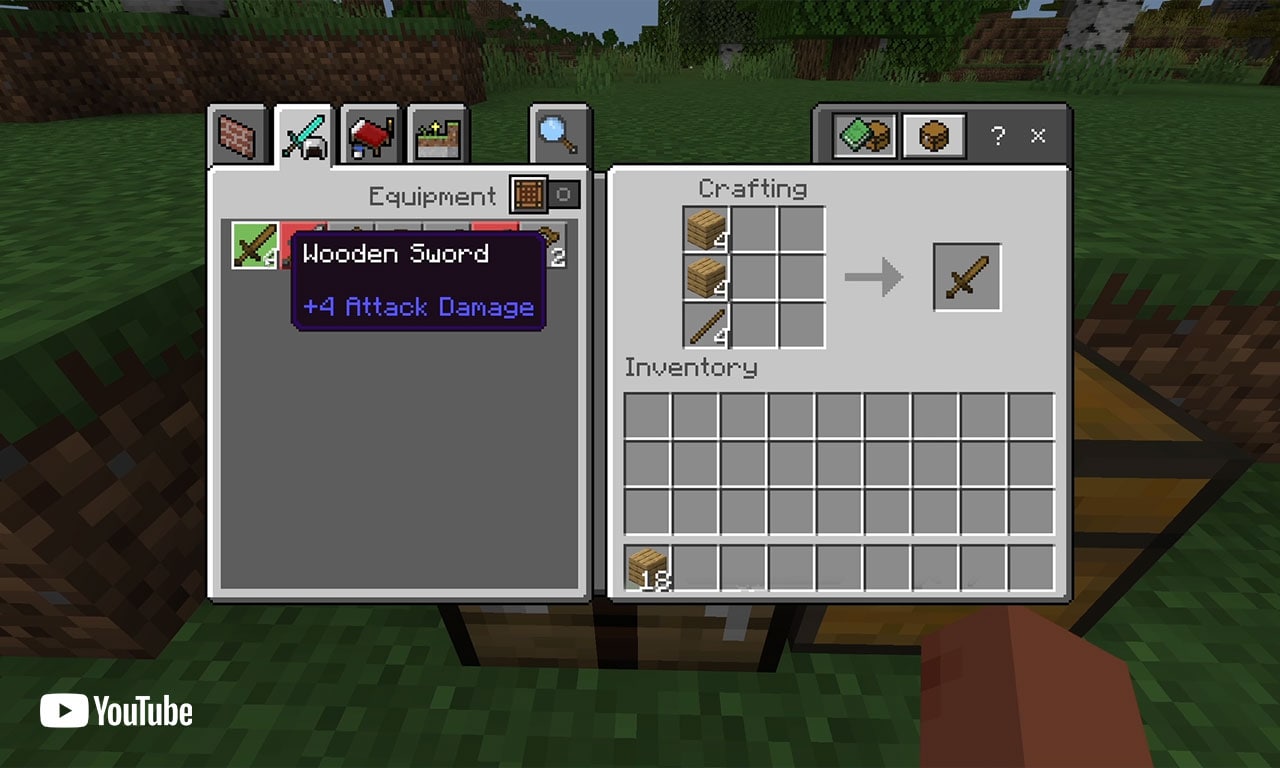Toggle the recipe book view in the top-right
The image size is (1280, 768).
pyautogui.click(x=862, y=135)
